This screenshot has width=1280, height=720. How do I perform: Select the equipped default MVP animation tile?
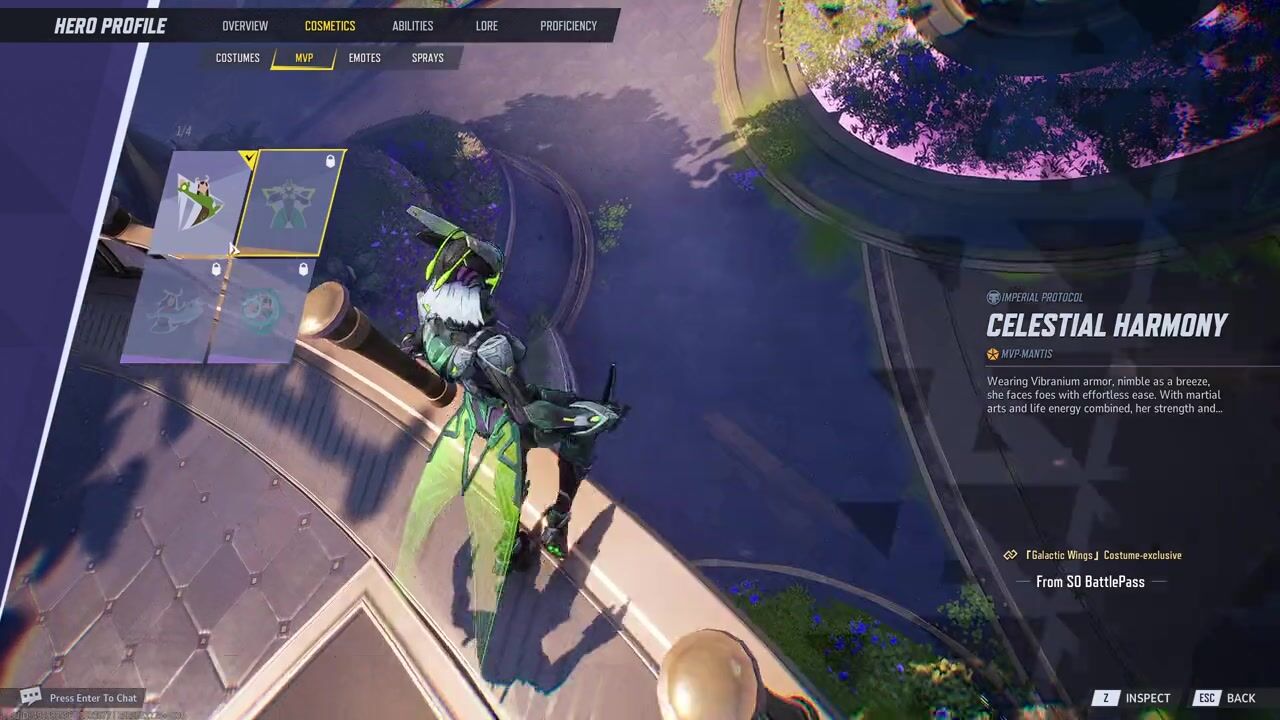tap(200, 203)
